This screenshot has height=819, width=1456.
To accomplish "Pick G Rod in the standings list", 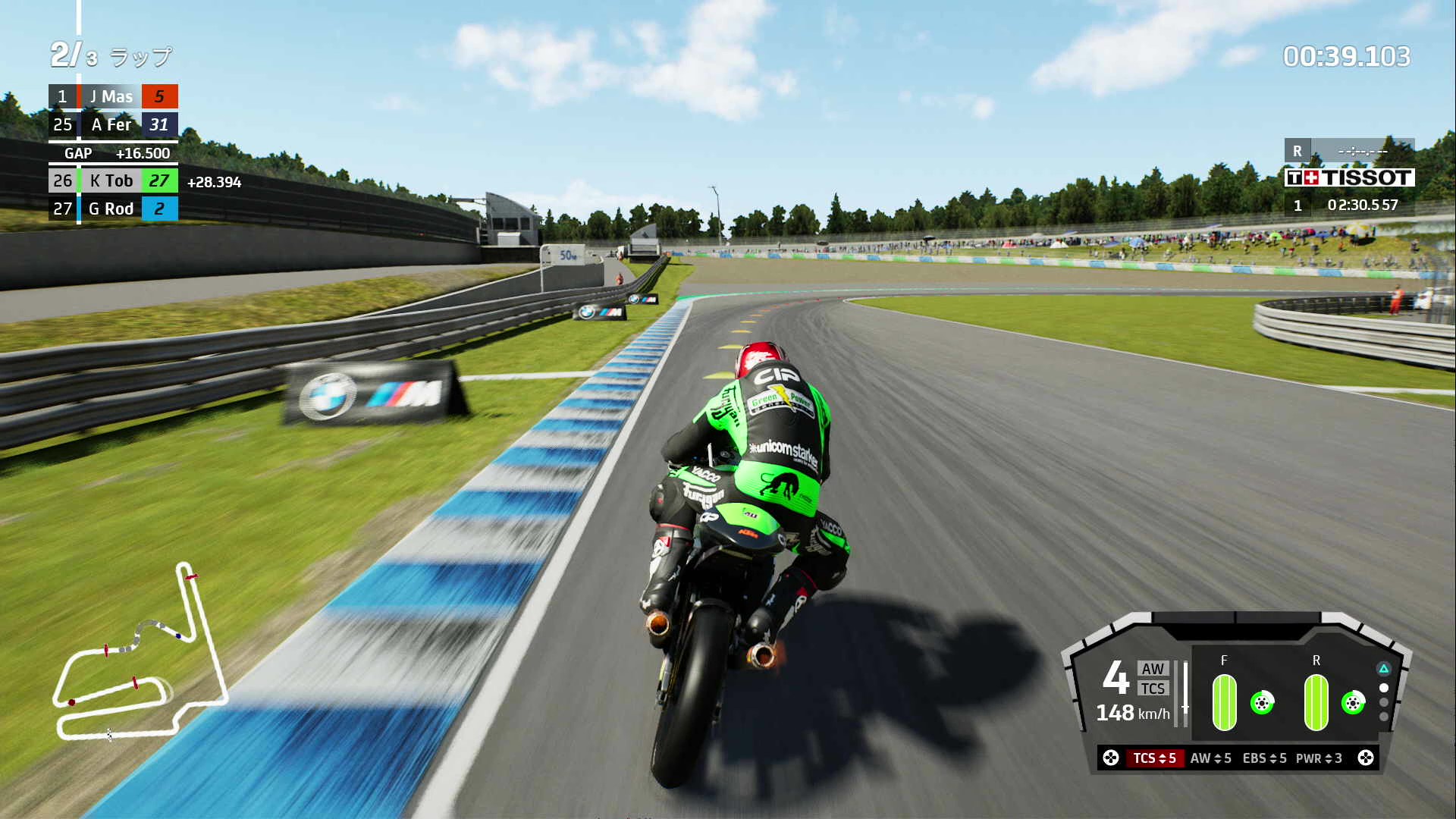I will click(112, 209).
